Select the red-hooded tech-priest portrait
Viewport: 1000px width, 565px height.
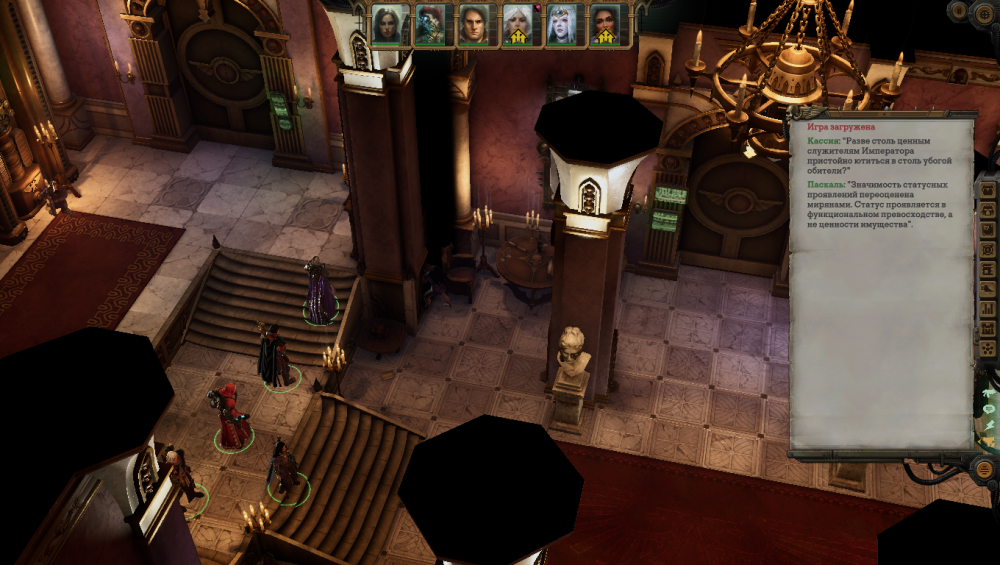tap(430, 25)
